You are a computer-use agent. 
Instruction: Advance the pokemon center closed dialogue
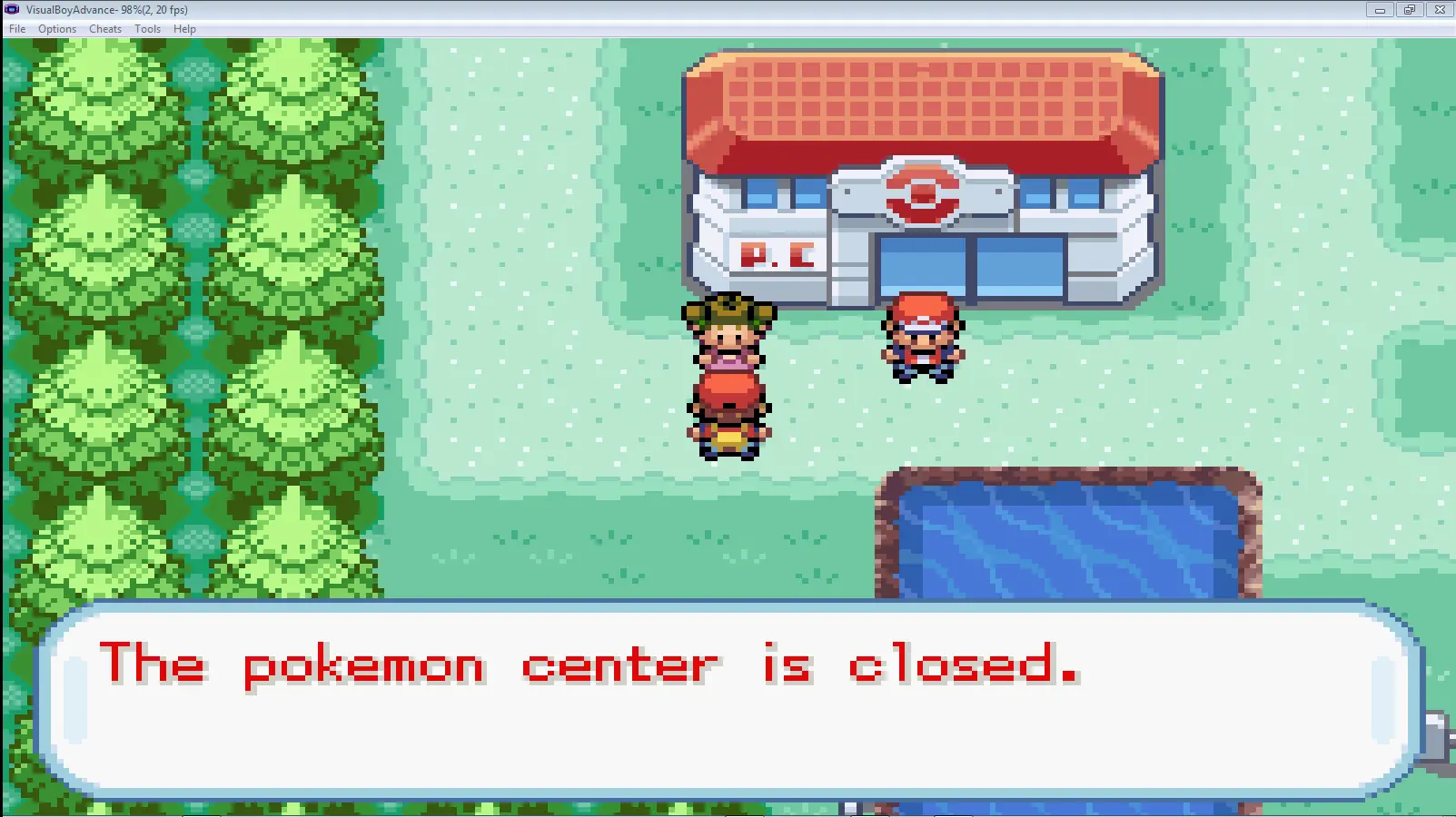(x=727, y=699)
